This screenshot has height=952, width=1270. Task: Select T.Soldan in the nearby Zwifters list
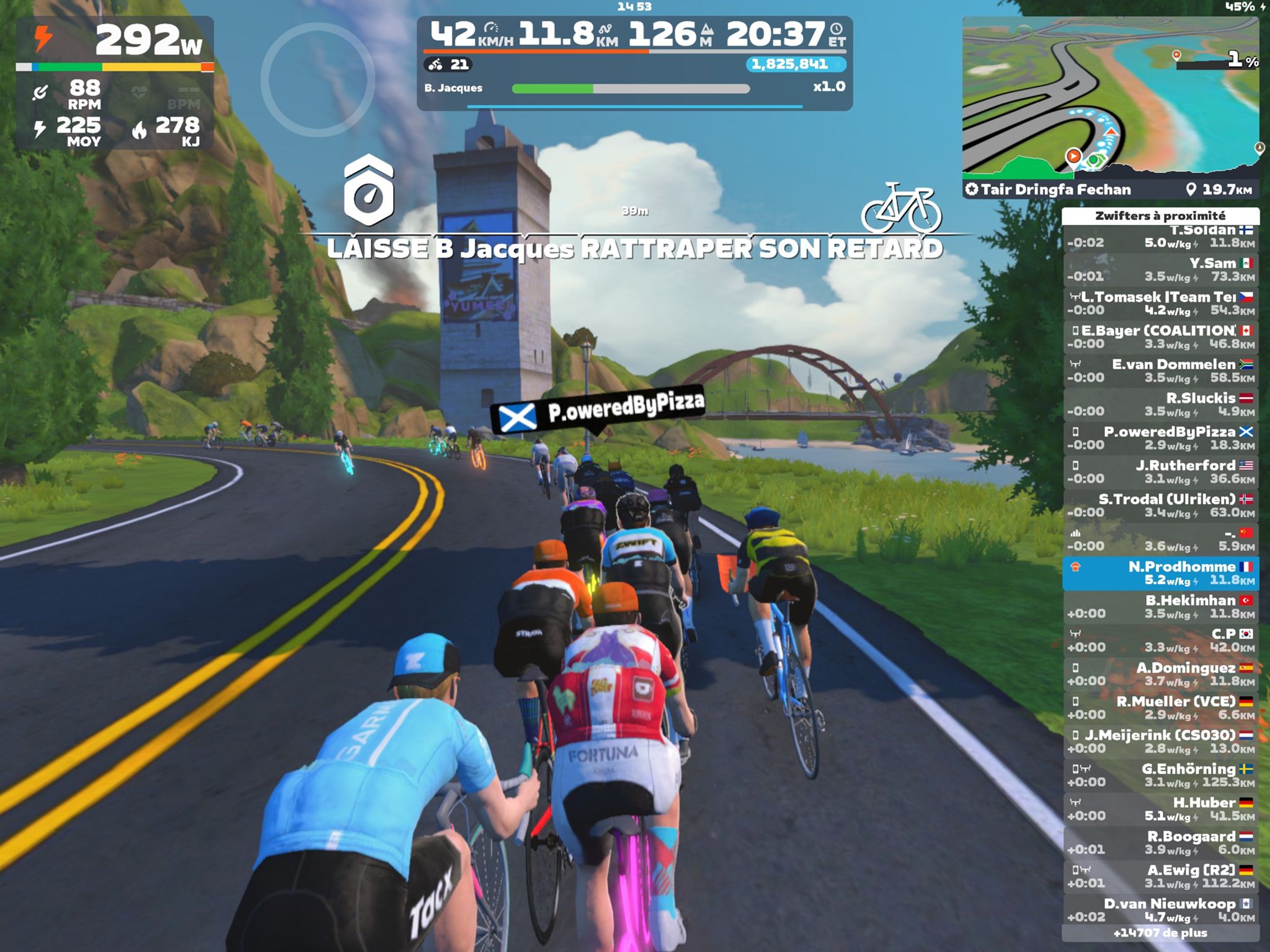1160,237
